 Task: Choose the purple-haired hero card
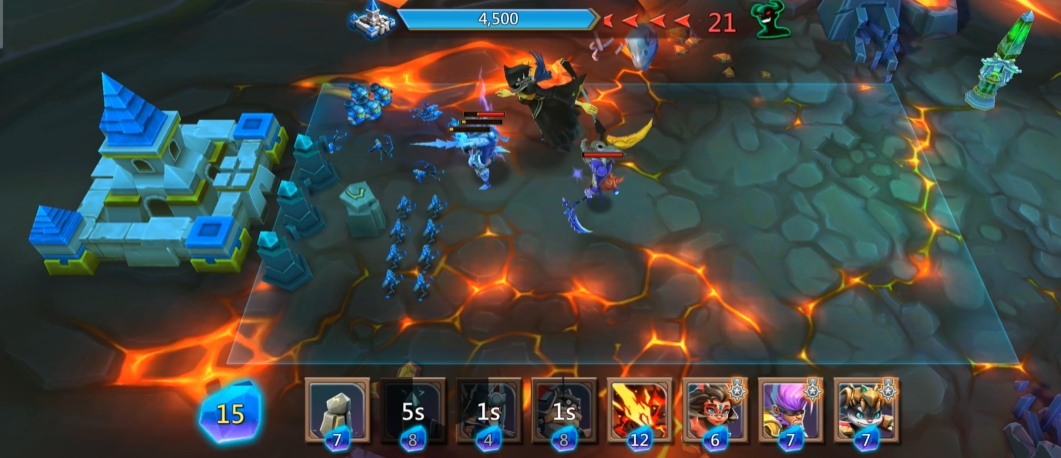790,409
